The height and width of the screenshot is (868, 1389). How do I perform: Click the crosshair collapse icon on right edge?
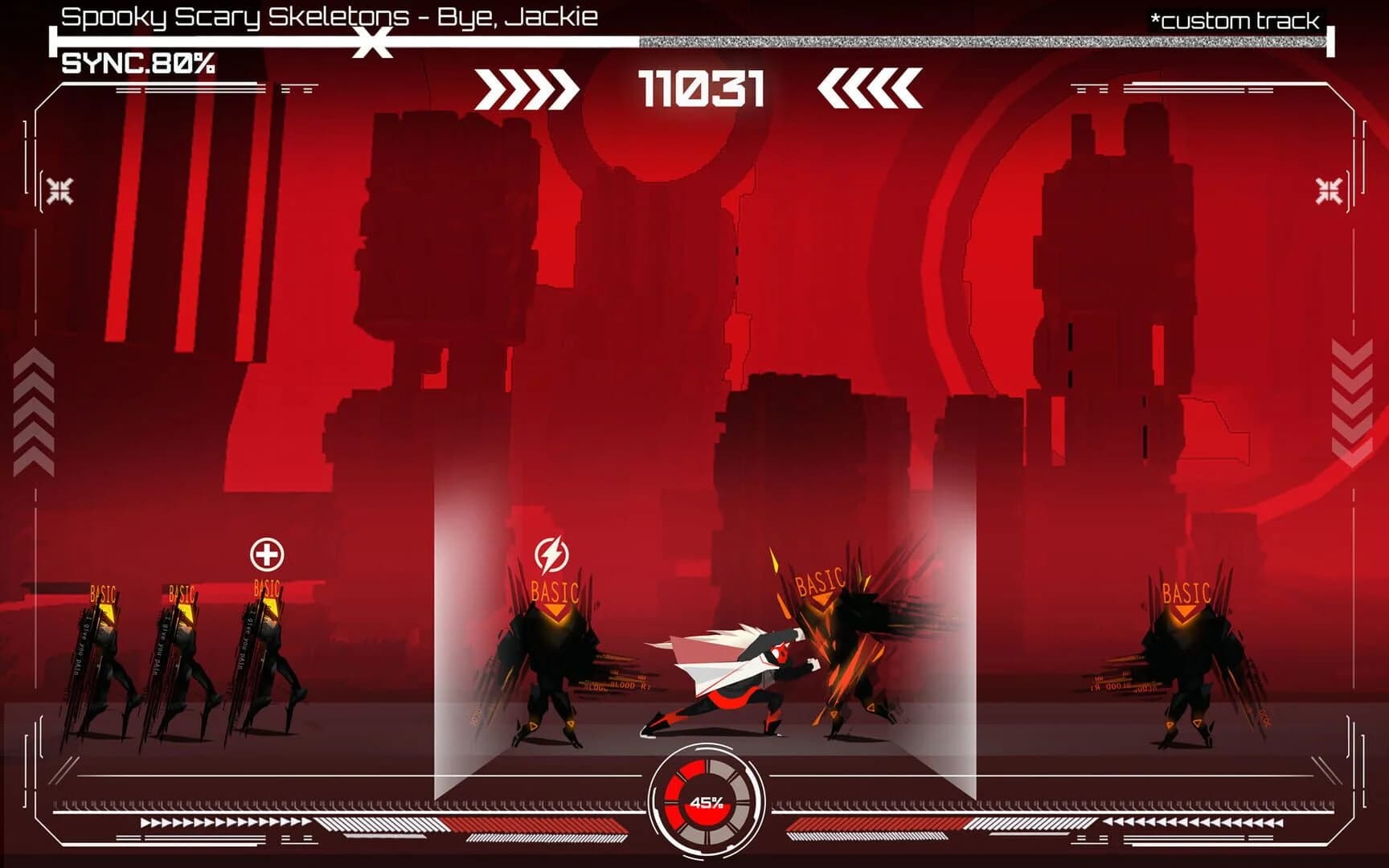1328,188
